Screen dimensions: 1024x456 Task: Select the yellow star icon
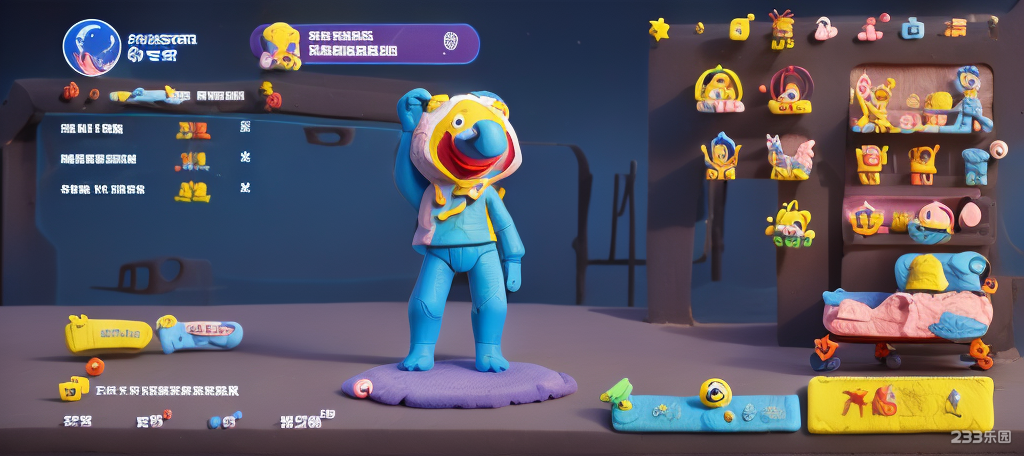click(659, 29)
